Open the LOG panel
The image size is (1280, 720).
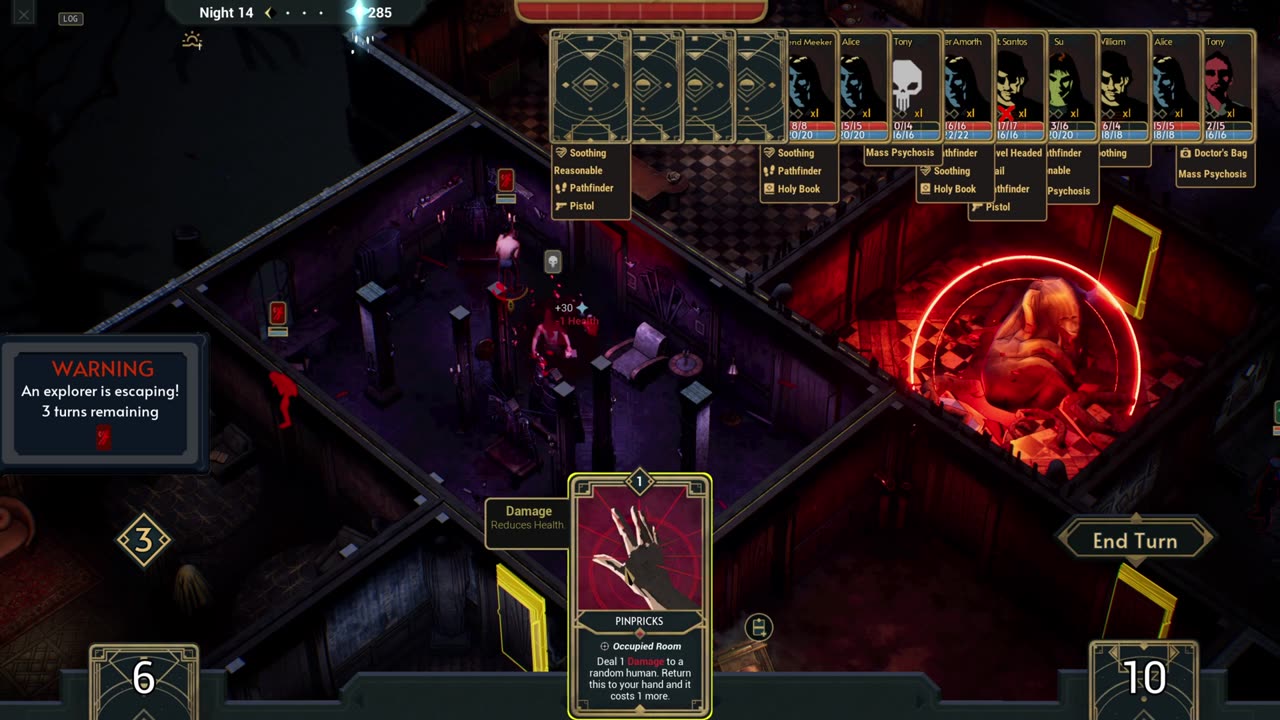(x=70, y=18)
